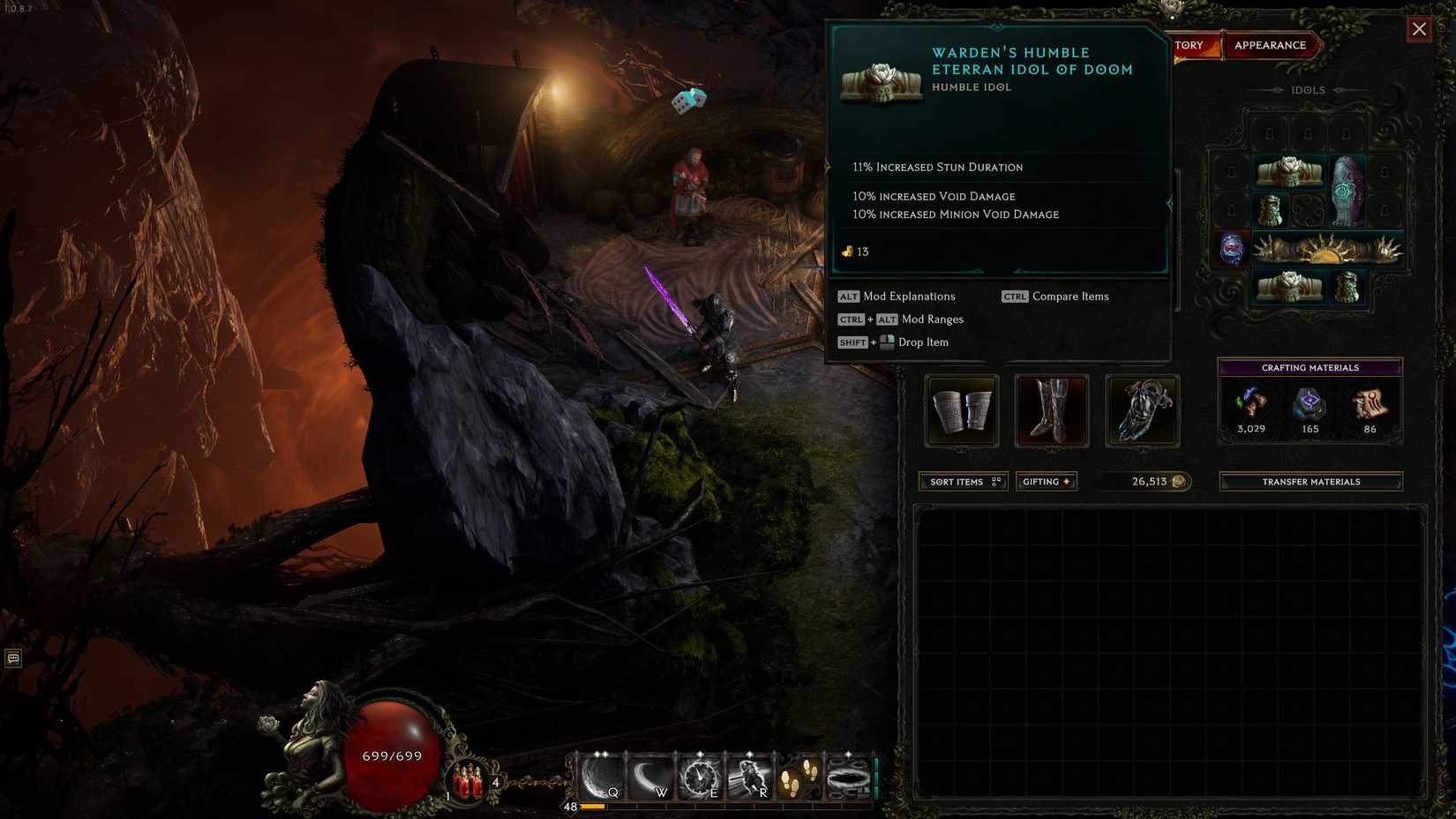
Task: Select the equipped boots slot
Action: pyautogui.click(x=1052, y=411)
